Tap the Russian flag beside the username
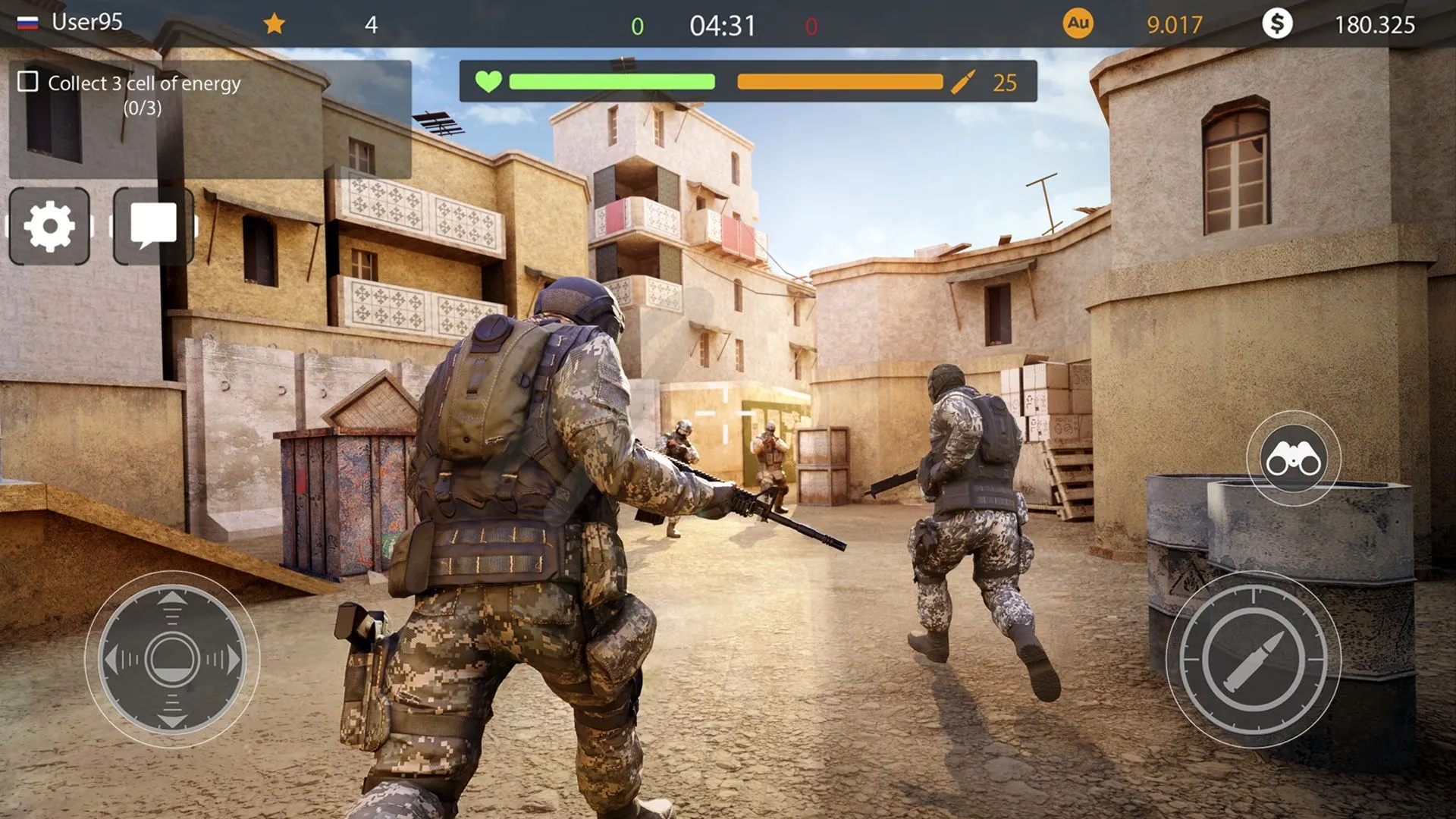This screenshot has height=819, width=1456. click(x=26, y=22)
